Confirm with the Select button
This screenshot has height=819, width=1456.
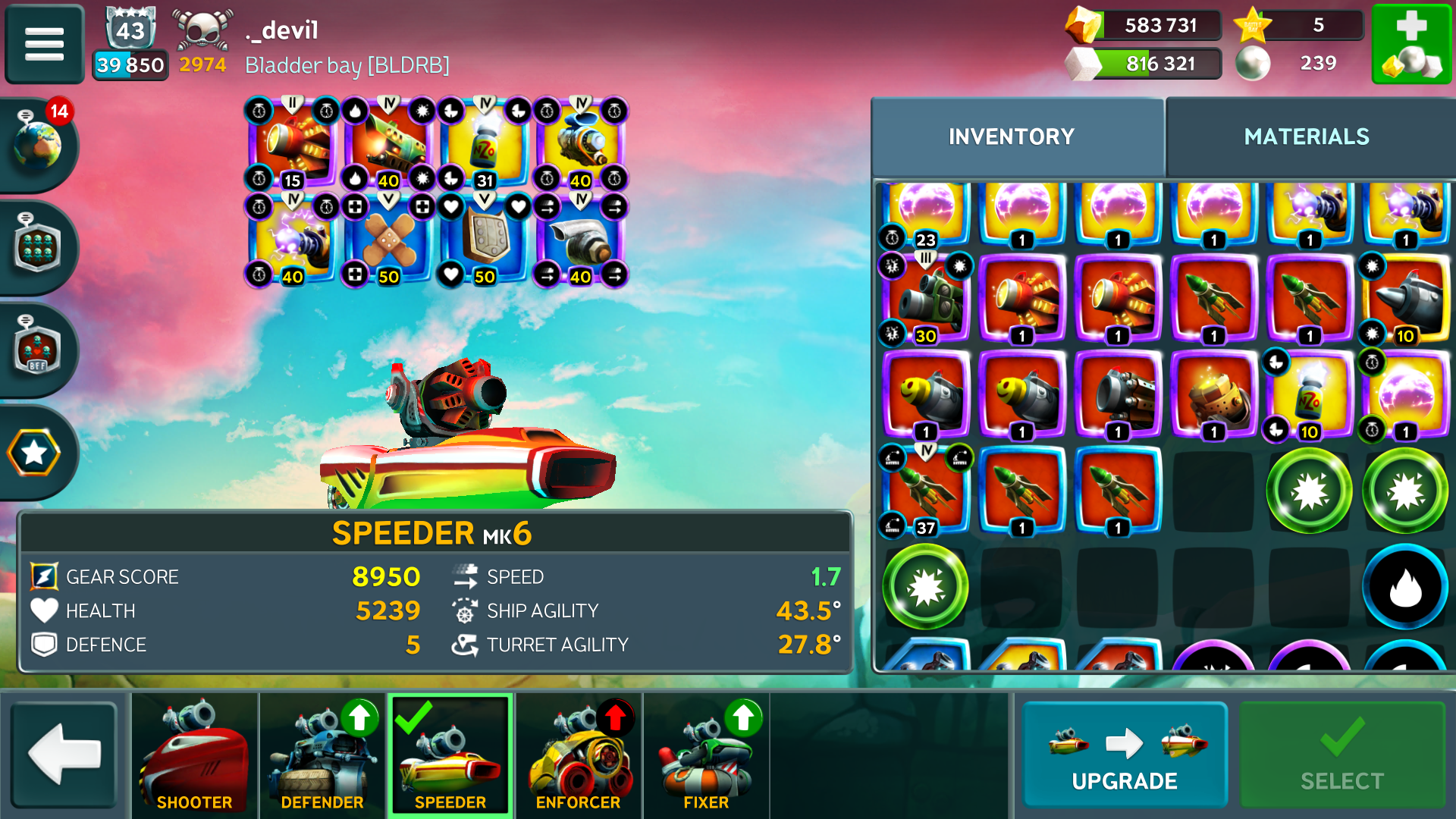(x=1341, y=755)
